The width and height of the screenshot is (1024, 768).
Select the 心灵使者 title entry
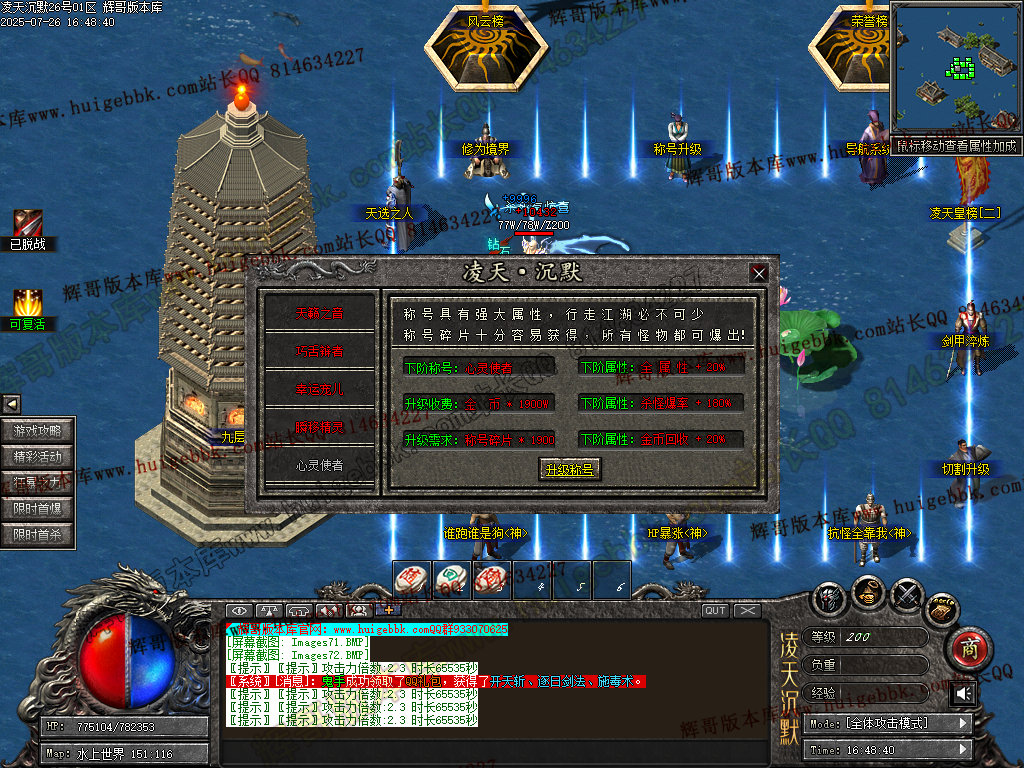319,466
